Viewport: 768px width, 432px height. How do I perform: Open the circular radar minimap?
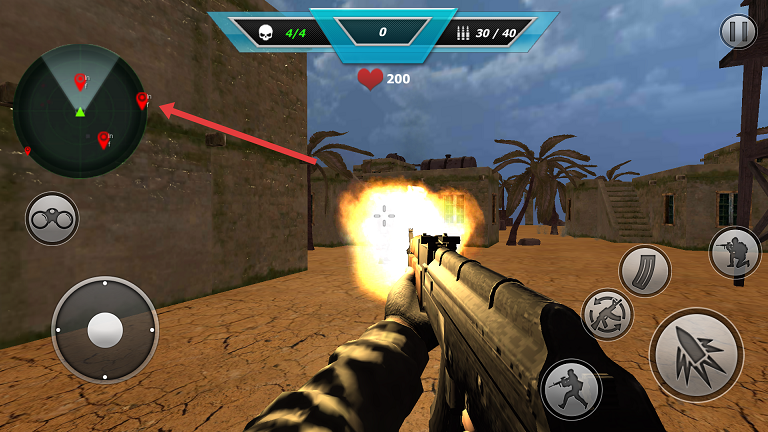pos(80,111)
